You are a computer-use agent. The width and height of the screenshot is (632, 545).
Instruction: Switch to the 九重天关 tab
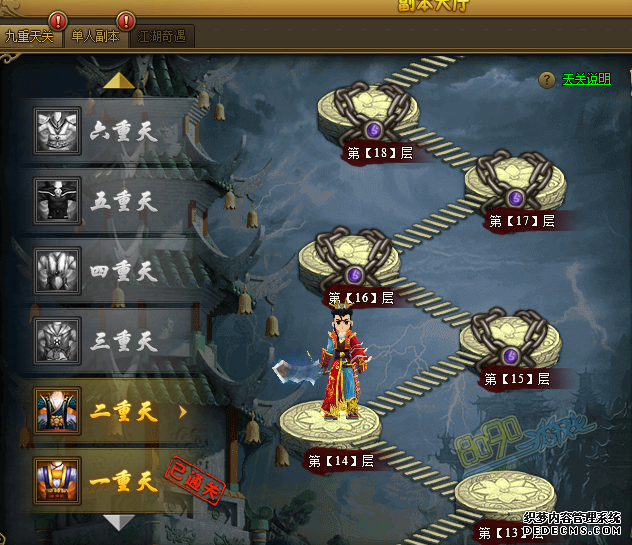[x=31, y=37]
